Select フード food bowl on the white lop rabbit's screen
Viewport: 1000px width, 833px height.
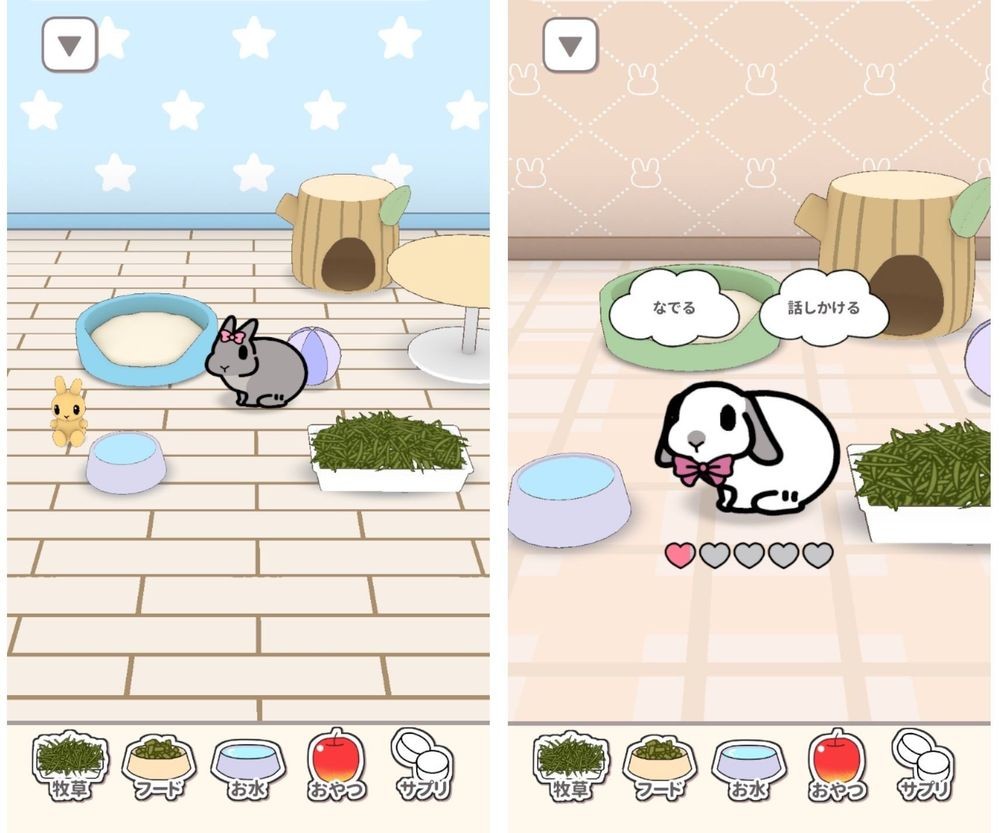(x=658, y=766)
